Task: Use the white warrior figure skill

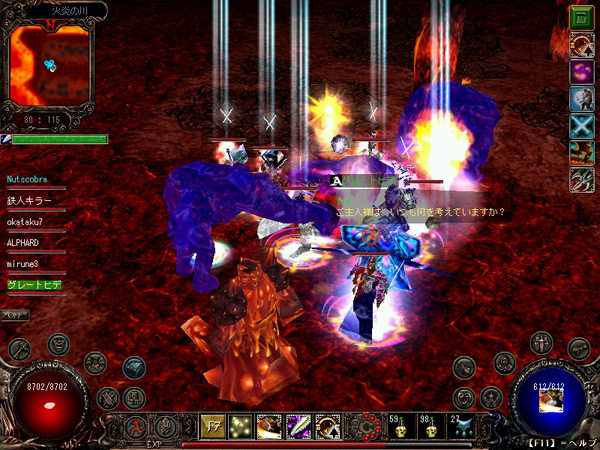Action: 581,99
